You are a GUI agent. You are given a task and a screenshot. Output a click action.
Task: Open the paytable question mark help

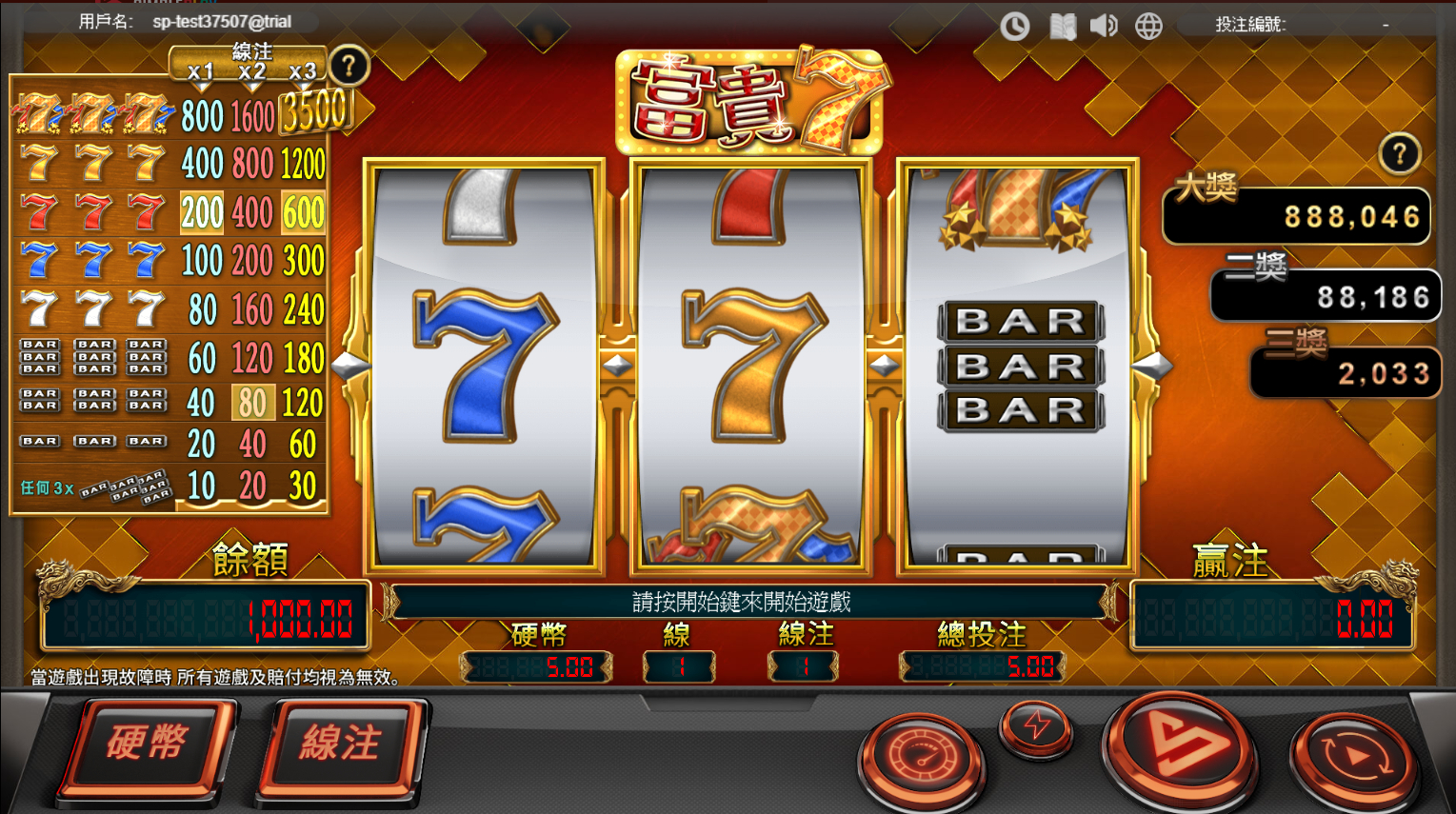[349, 67]
